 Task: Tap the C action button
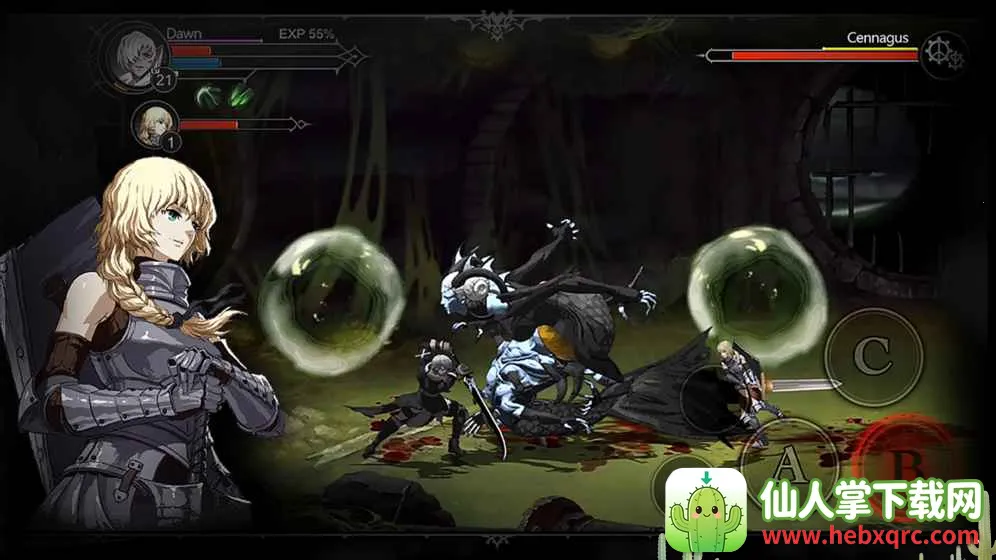coord(872,355)
